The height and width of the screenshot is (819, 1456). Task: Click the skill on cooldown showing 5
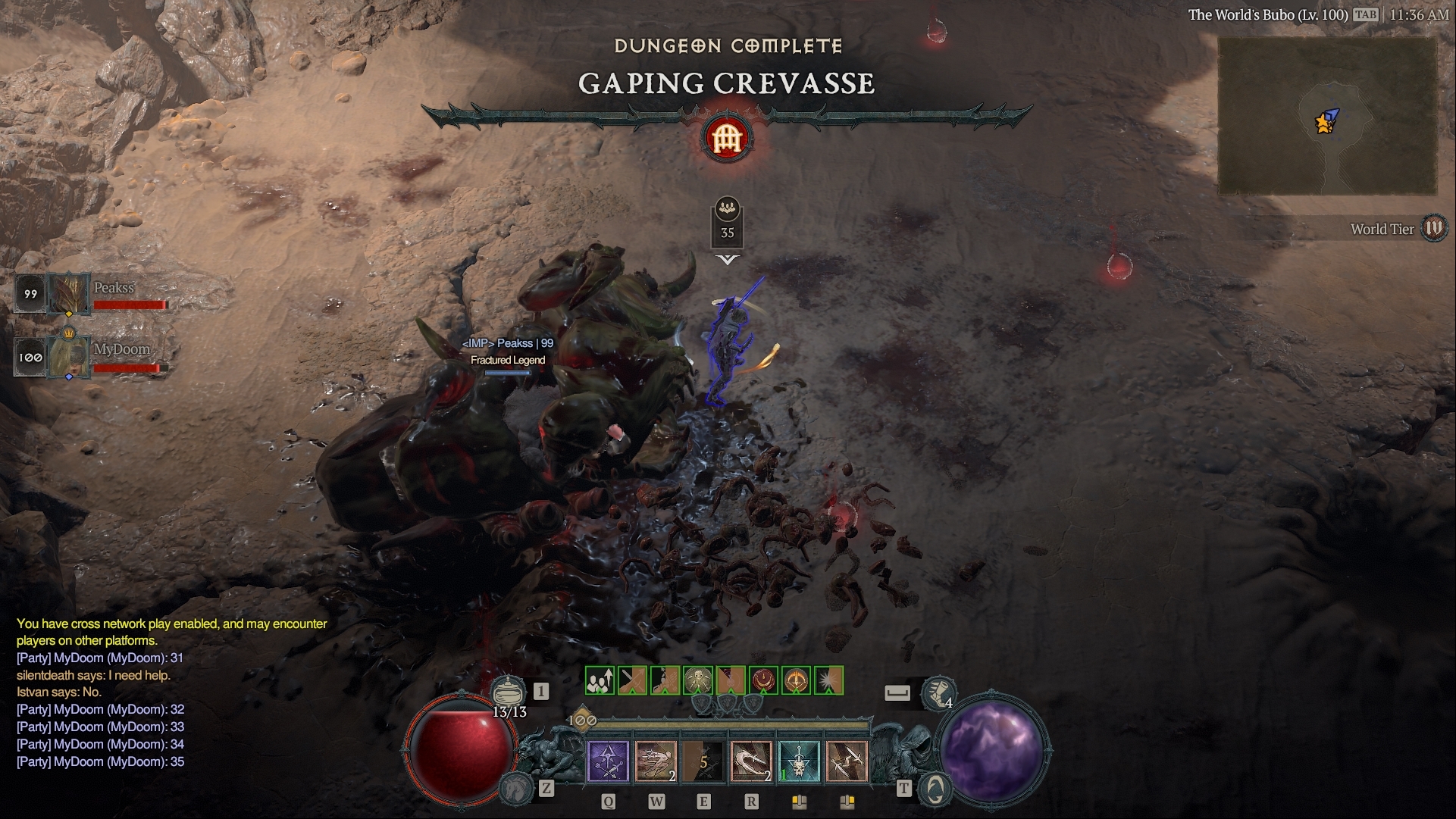coord(703,761)
